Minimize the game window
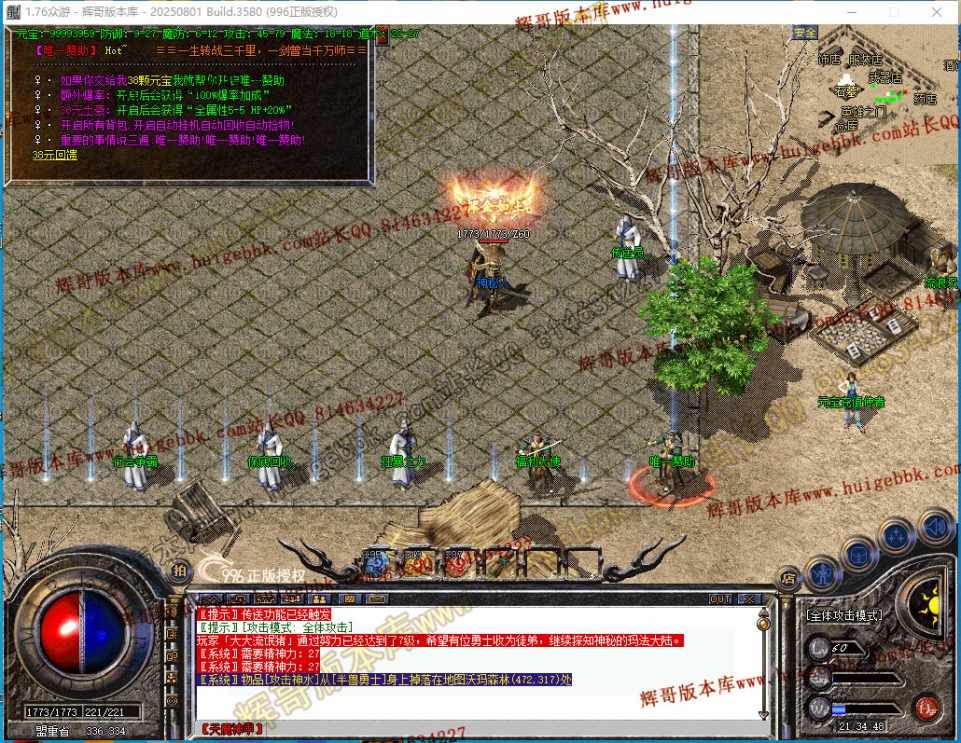This screenshot has height=743, width=961. click(846, 12)
